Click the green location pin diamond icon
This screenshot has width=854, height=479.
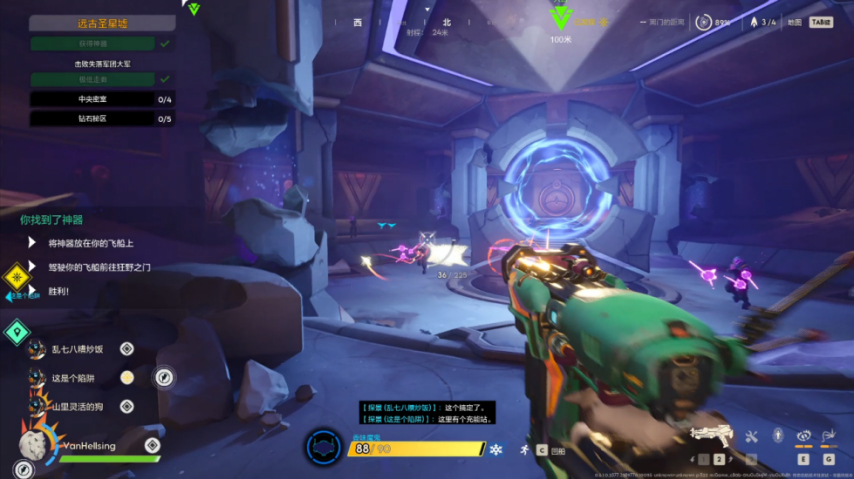16,332
